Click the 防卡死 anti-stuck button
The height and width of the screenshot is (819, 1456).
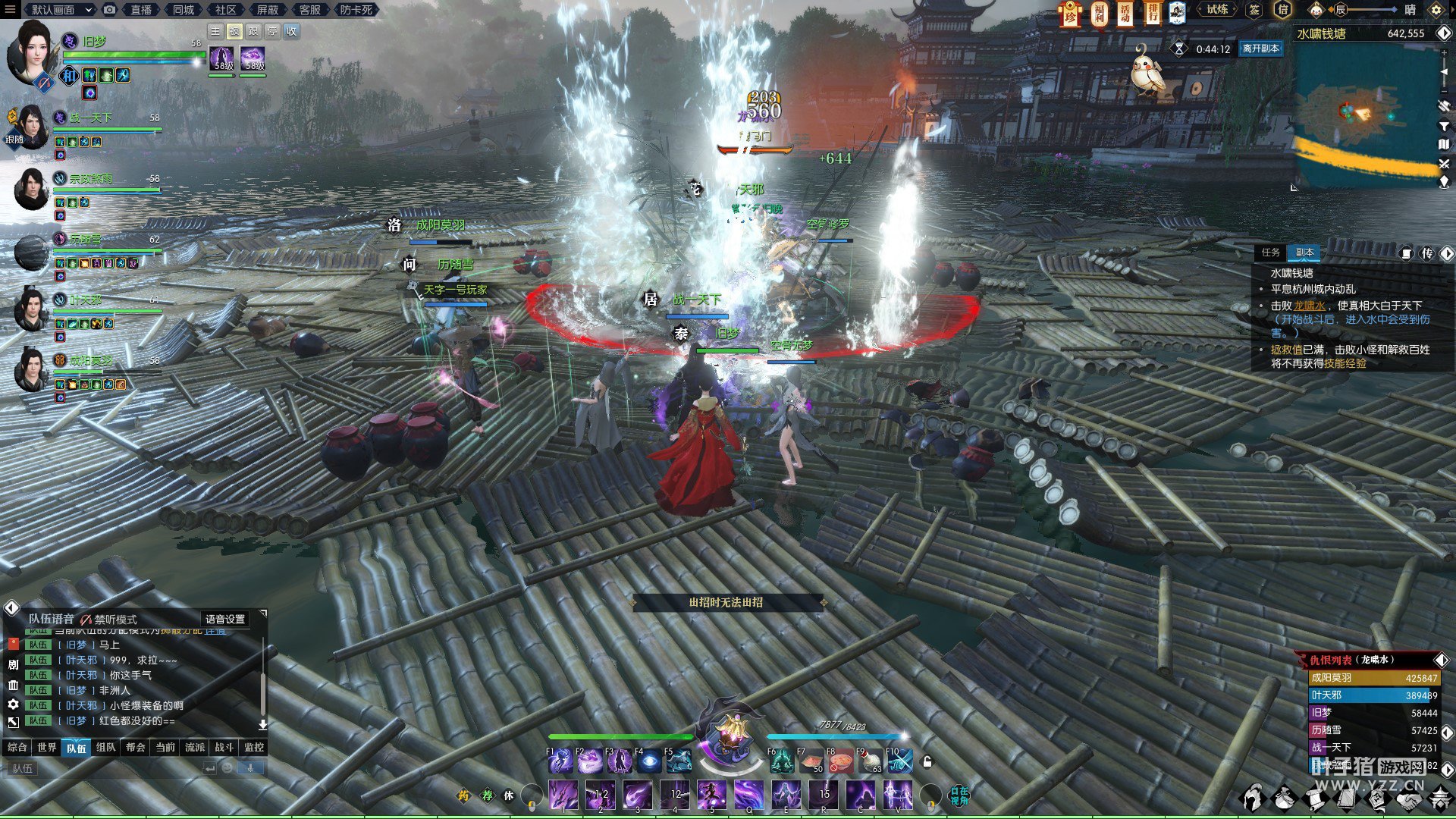click(356, 10)
